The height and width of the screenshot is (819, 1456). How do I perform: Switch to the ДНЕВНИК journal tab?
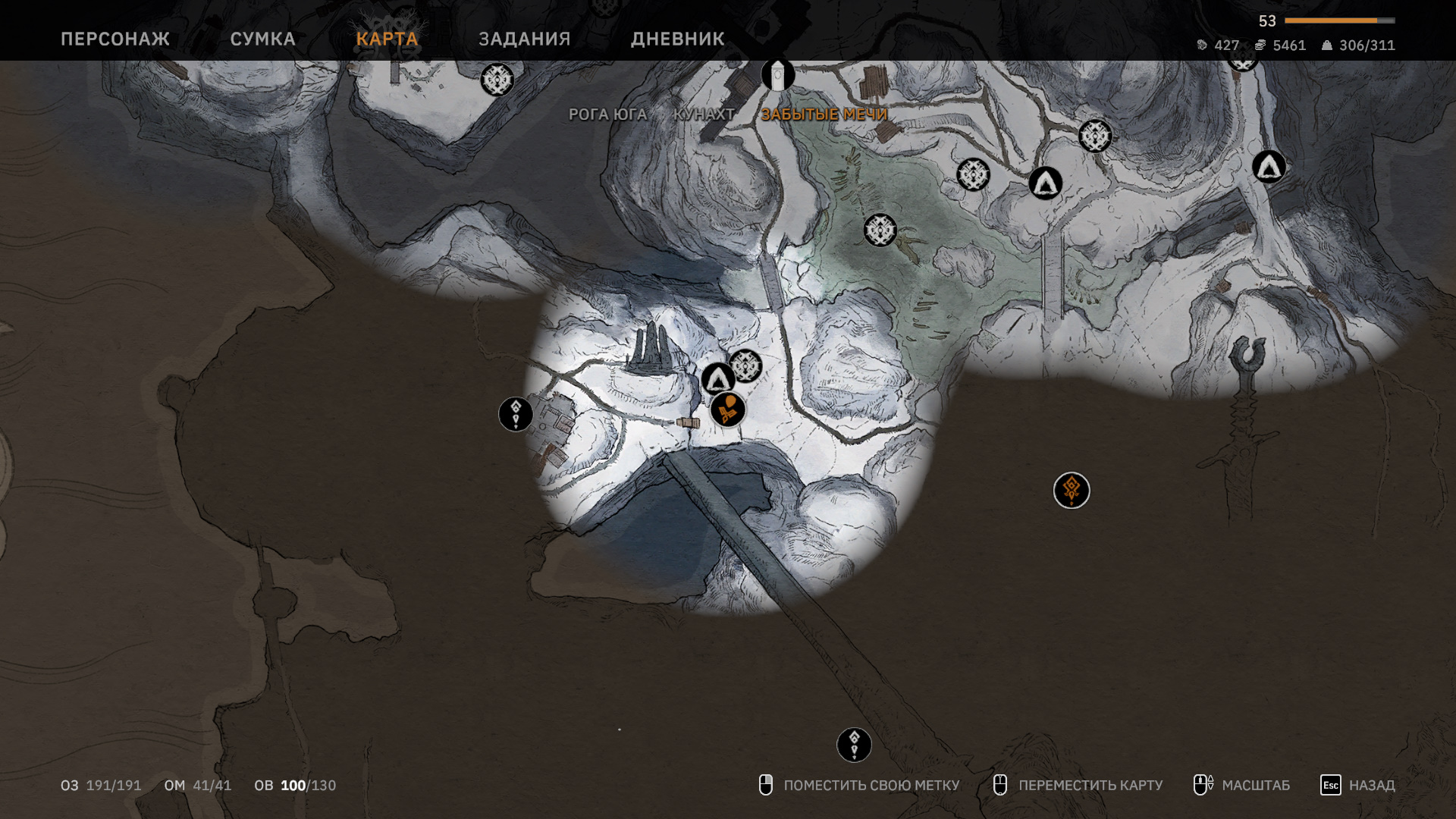tap(677, 39)
